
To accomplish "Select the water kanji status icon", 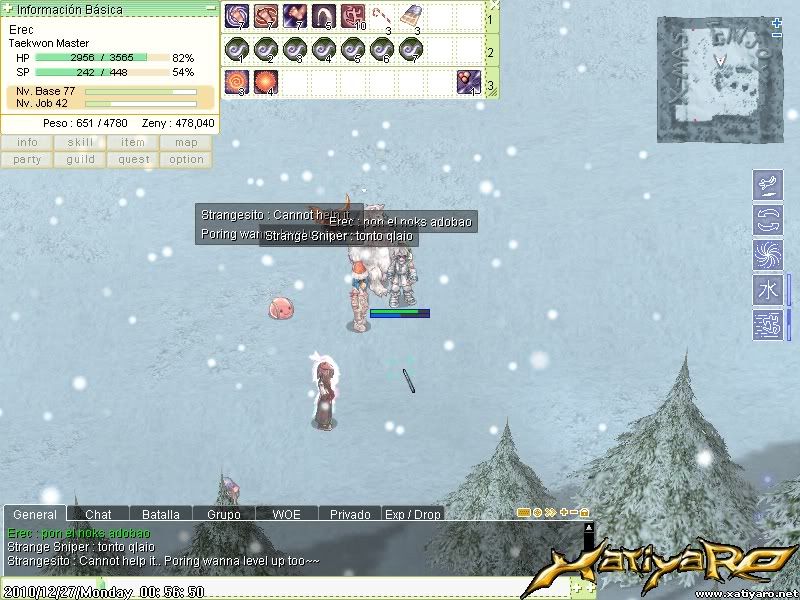I will coord(766,290).
